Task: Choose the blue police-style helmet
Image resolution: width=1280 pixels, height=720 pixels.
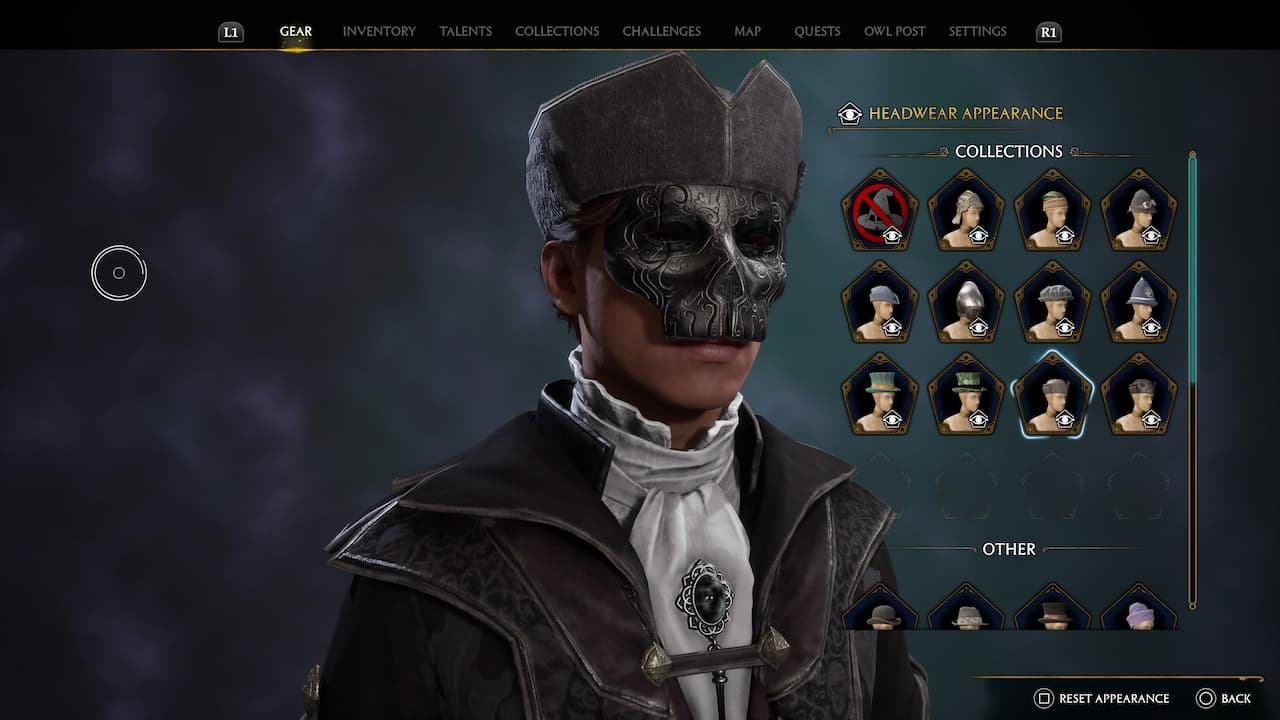Action: tap(1138, 305)
